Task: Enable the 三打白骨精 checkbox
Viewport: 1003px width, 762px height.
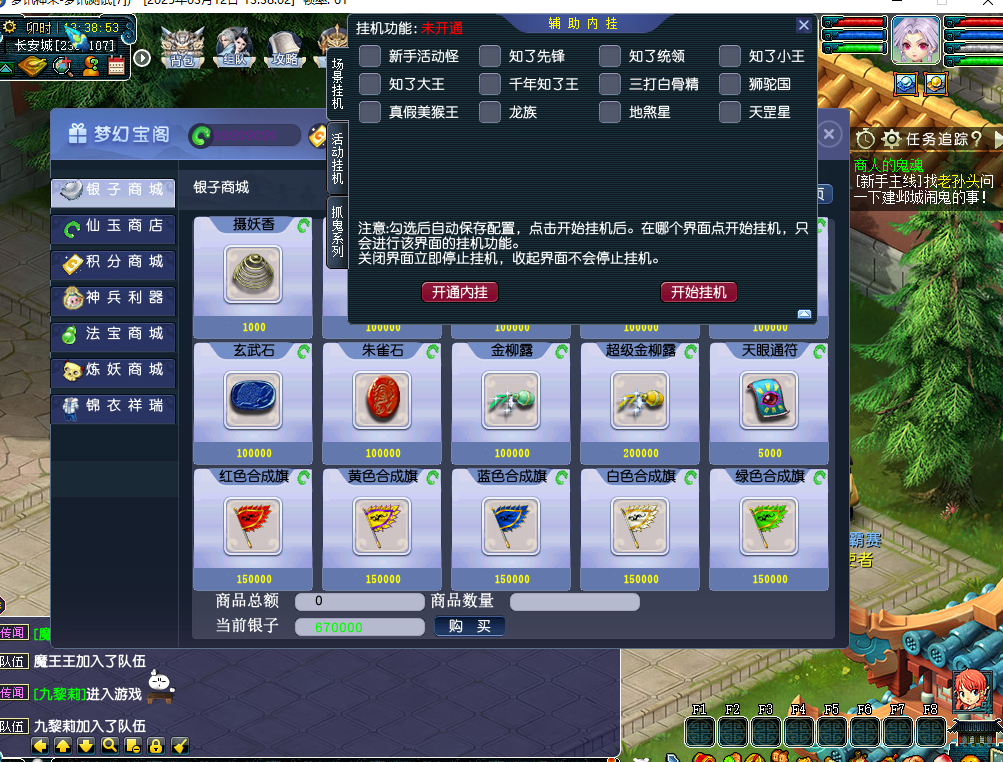Action: [610, 84]
